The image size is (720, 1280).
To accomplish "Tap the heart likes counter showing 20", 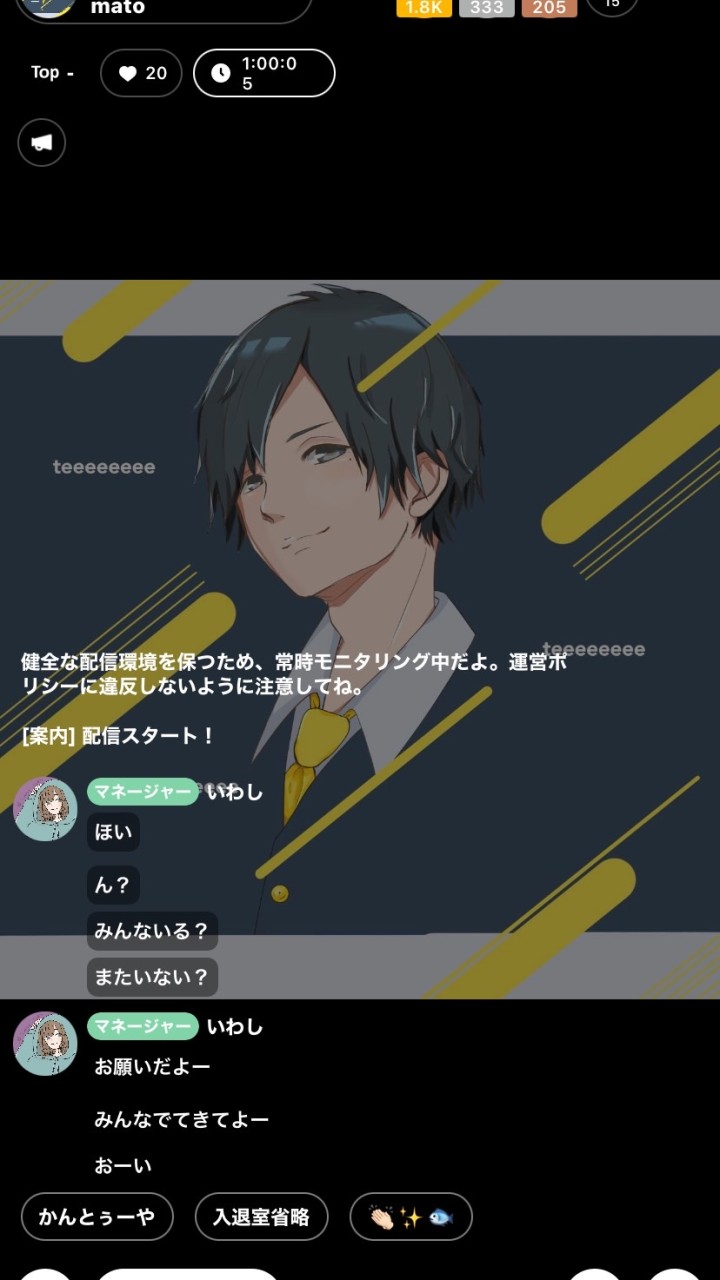I will point(141,73).
